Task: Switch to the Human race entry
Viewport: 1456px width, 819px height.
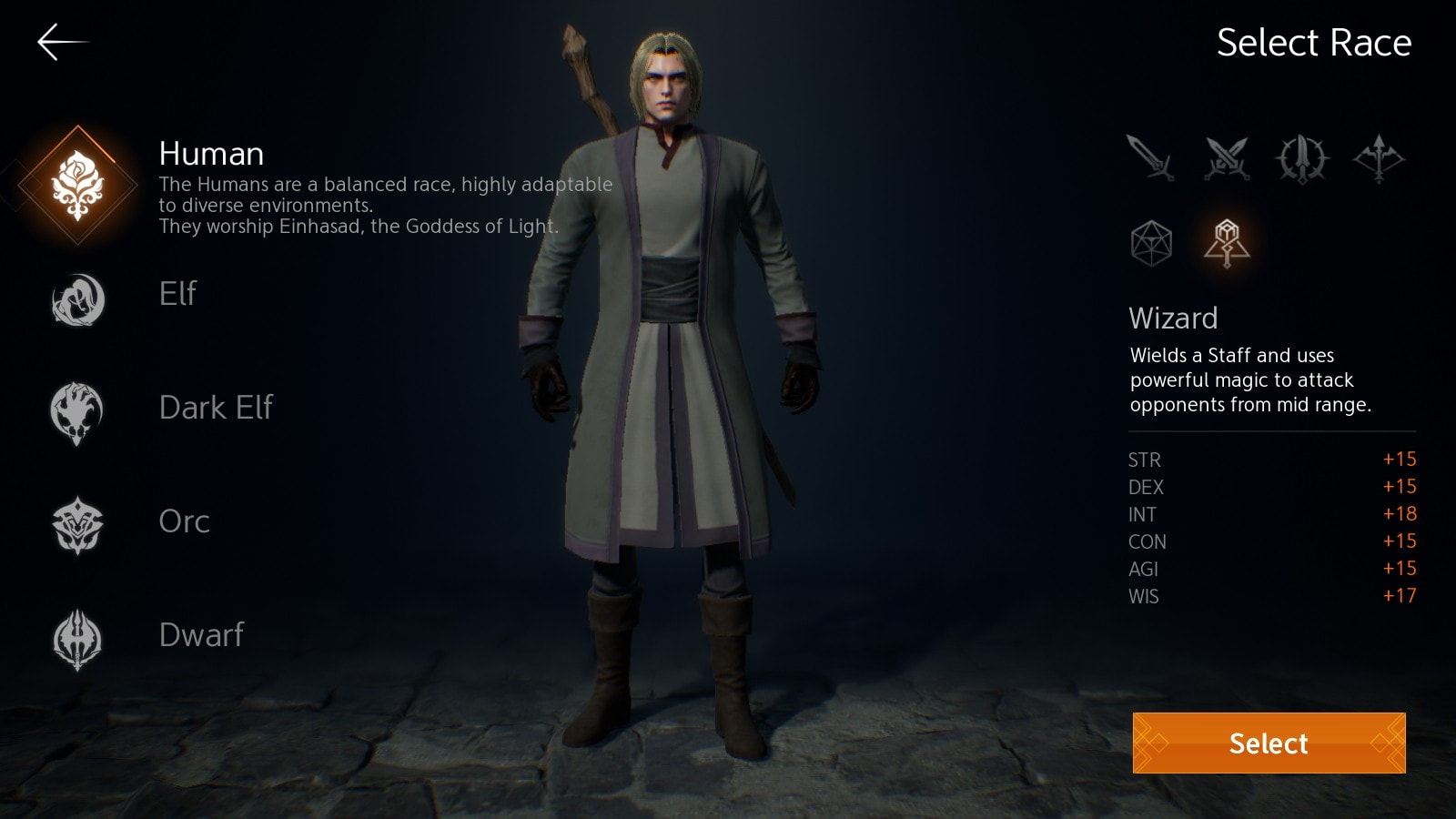Action: [213, 154]
